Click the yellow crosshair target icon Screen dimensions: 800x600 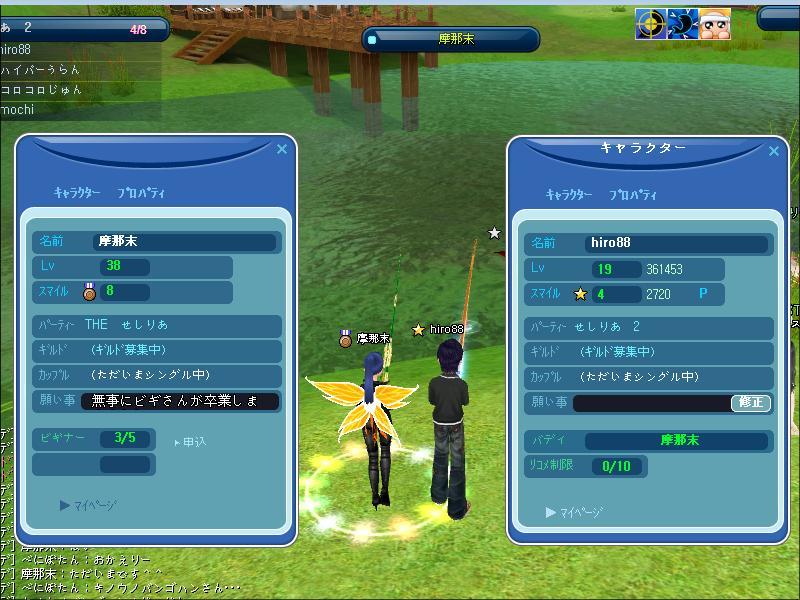[x=650, y=24]
